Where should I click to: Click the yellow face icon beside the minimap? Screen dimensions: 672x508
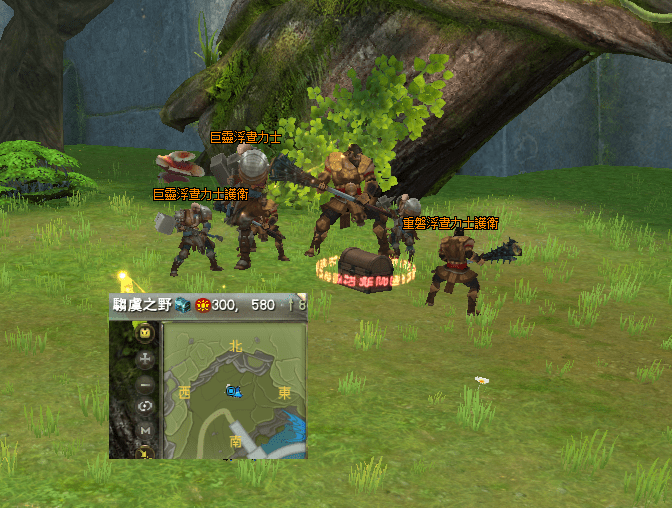(145, 333)
